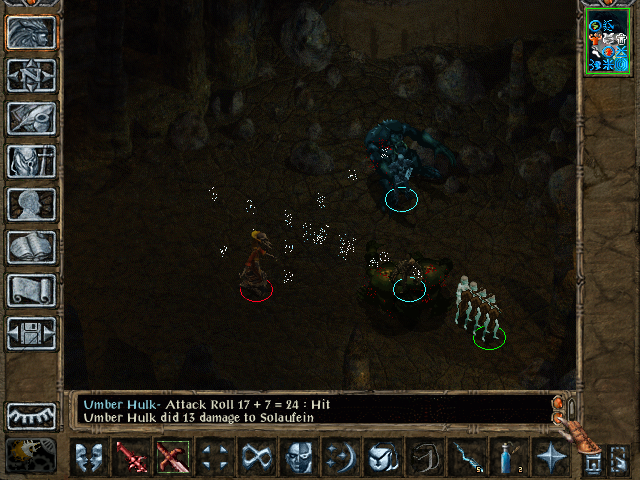
Task: Activate the four-arrows action button
Action: (214, 459)
